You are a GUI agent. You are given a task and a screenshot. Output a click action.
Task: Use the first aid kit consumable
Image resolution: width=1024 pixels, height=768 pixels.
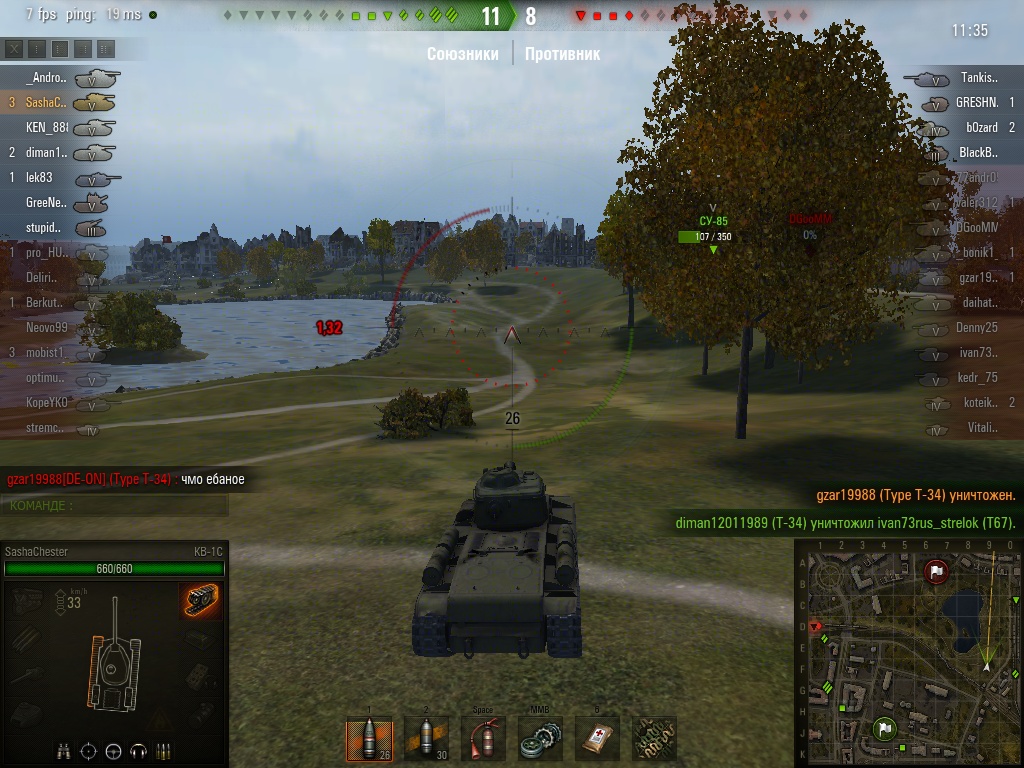tap(598, 740)
